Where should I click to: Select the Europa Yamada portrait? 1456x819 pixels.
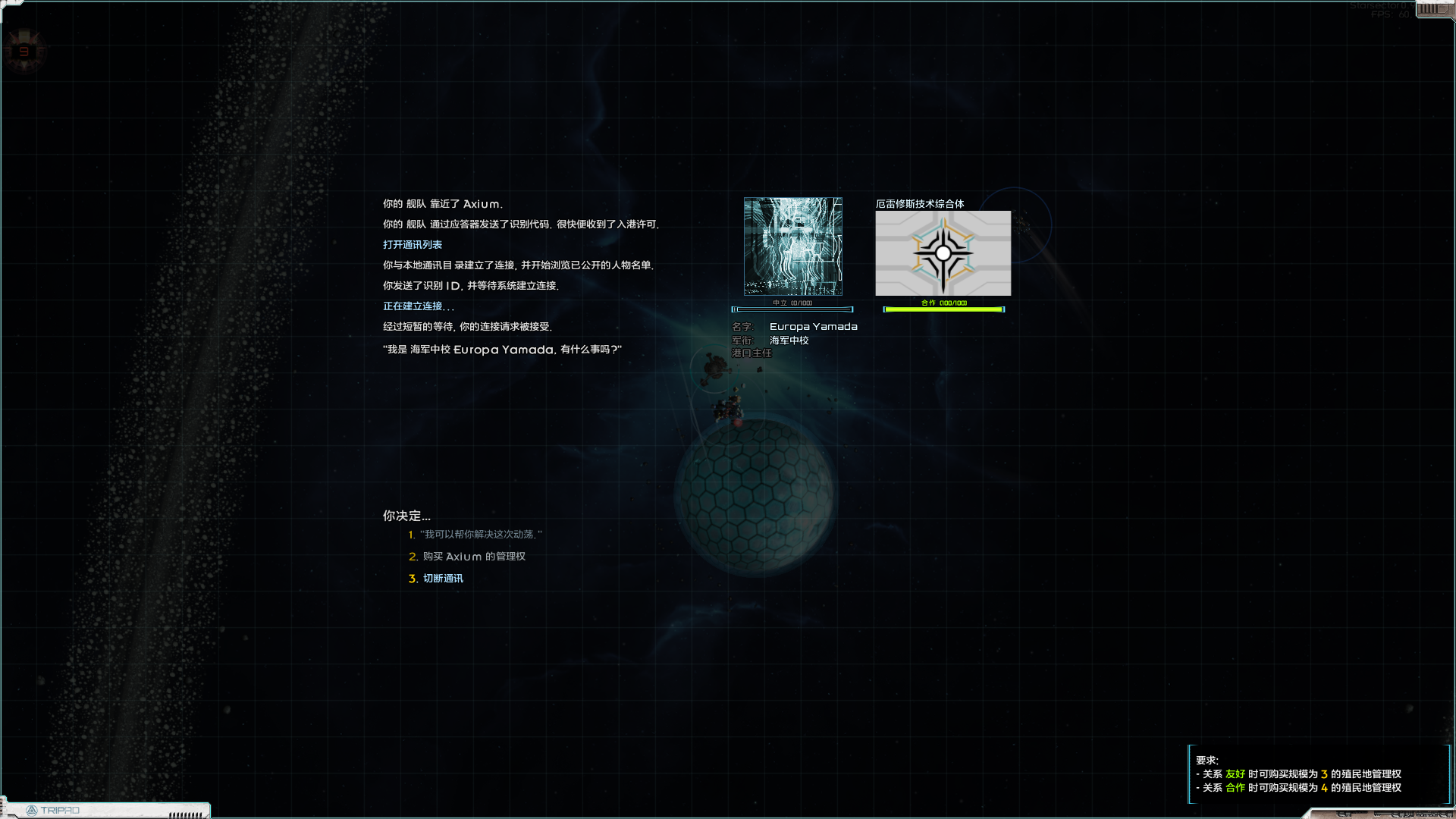point(792,246)
